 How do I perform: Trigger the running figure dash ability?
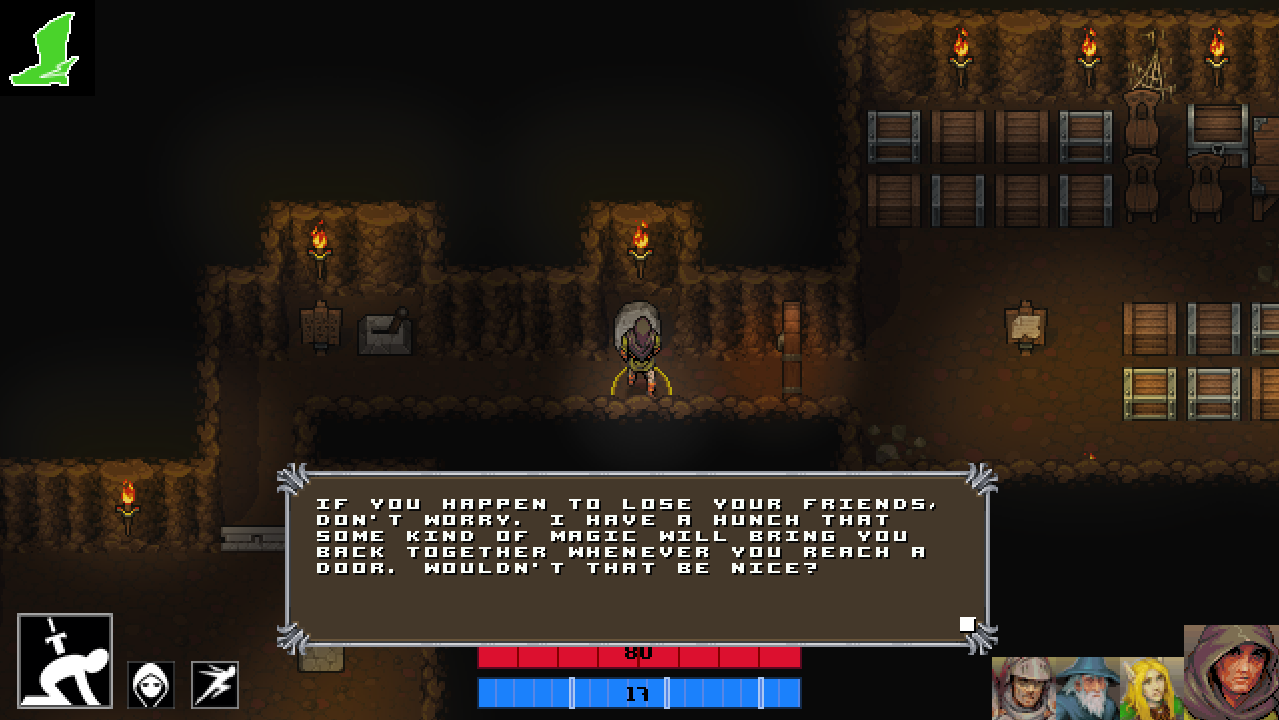[215, 685]
